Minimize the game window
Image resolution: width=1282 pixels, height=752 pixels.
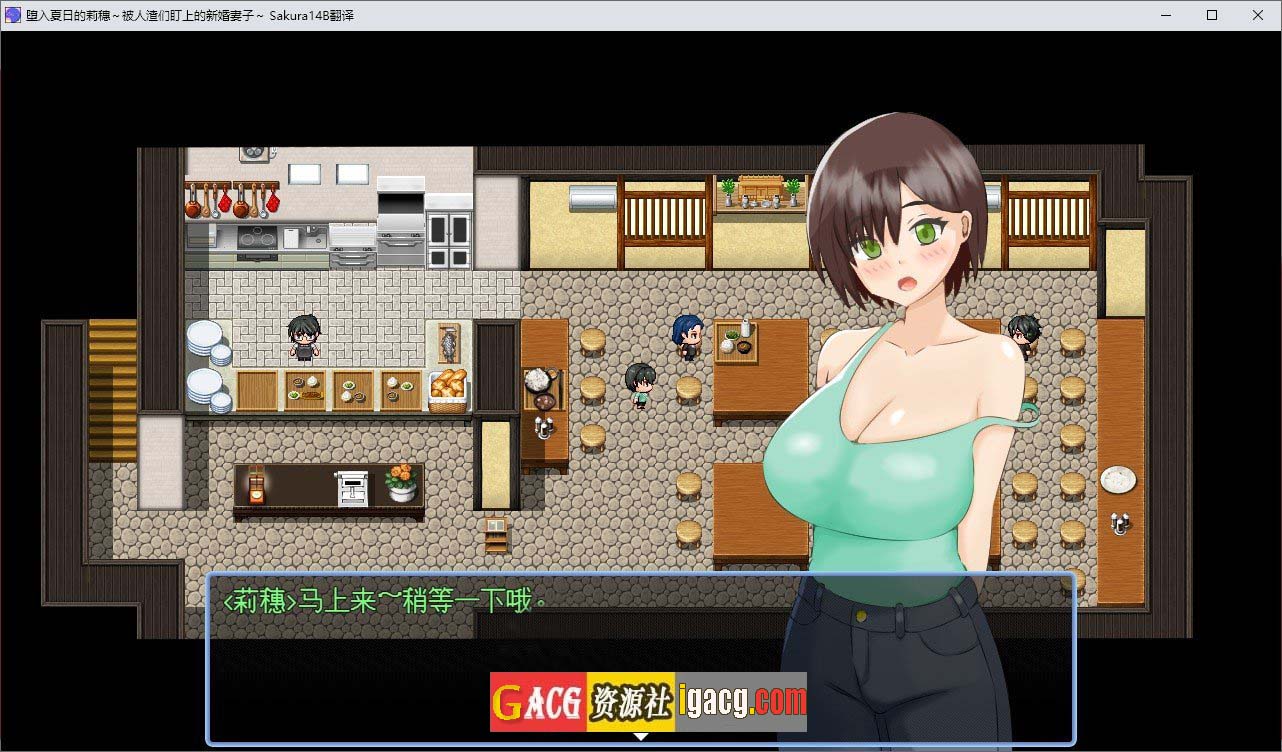pos(1166,15)
